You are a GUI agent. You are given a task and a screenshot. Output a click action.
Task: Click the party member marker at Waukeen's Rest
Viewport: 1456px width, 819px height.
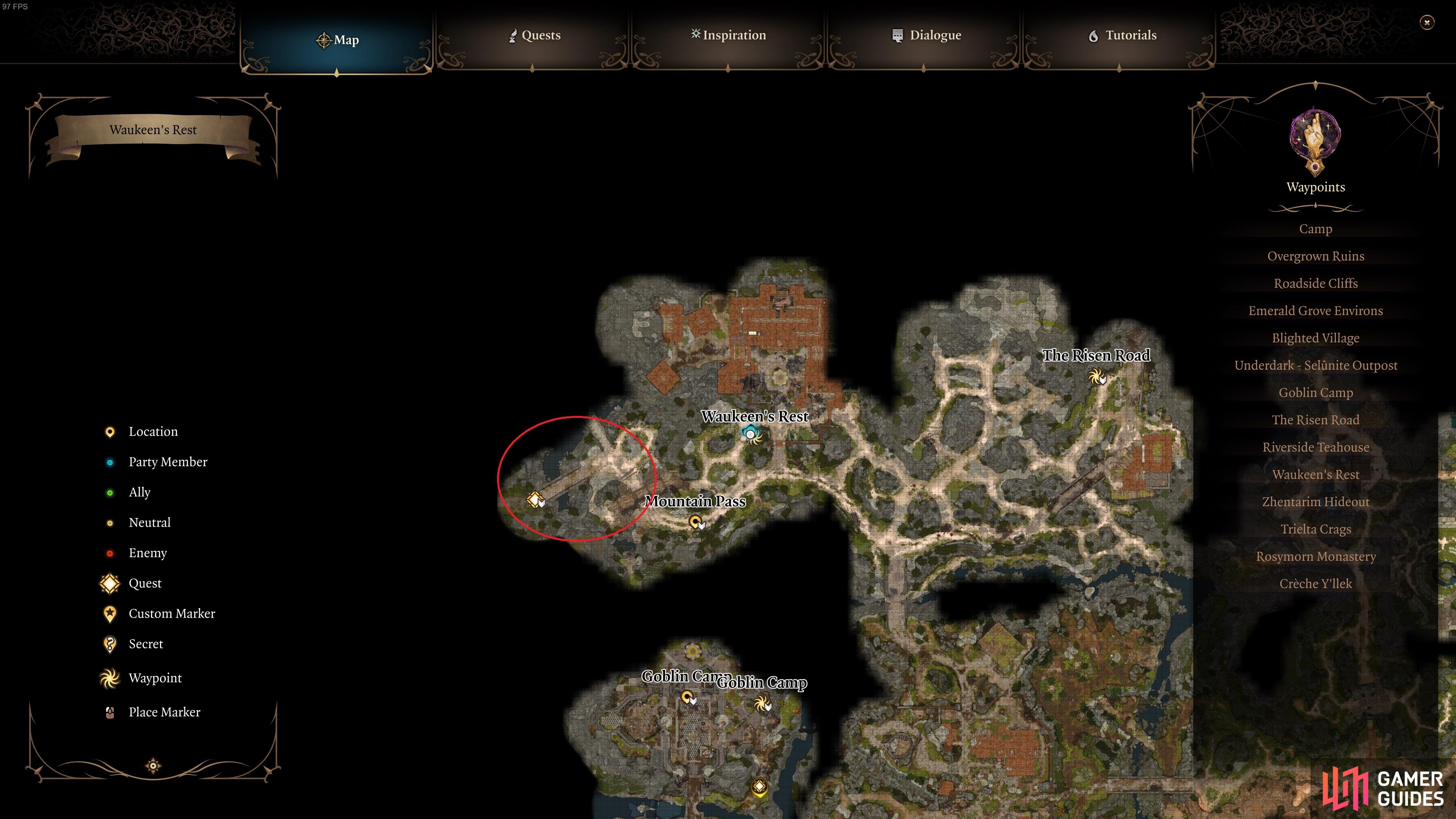pyautogui.click(x=751, y=434)
